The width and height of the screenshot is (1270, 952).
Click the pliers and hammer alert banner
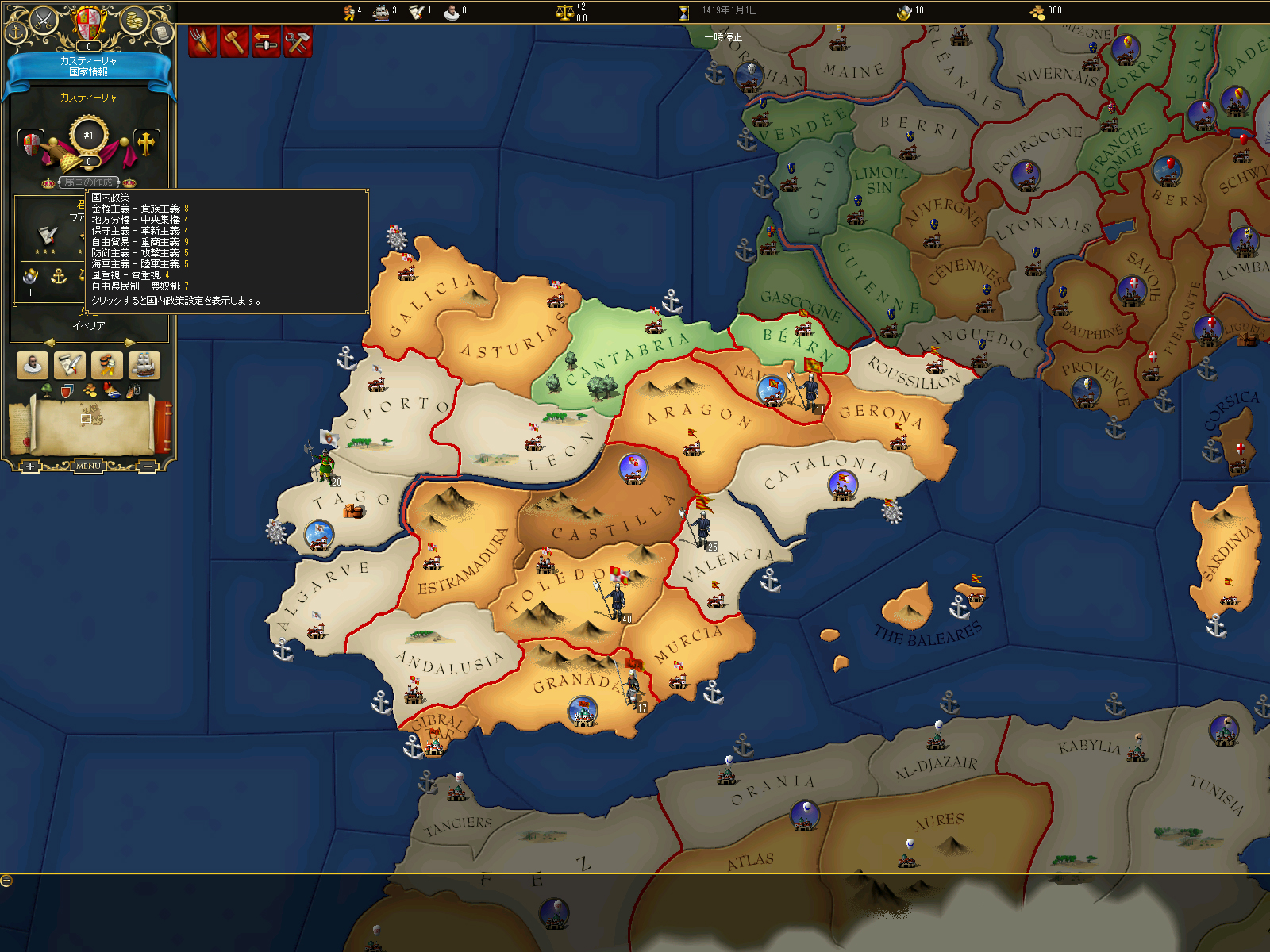pos(298,41)
